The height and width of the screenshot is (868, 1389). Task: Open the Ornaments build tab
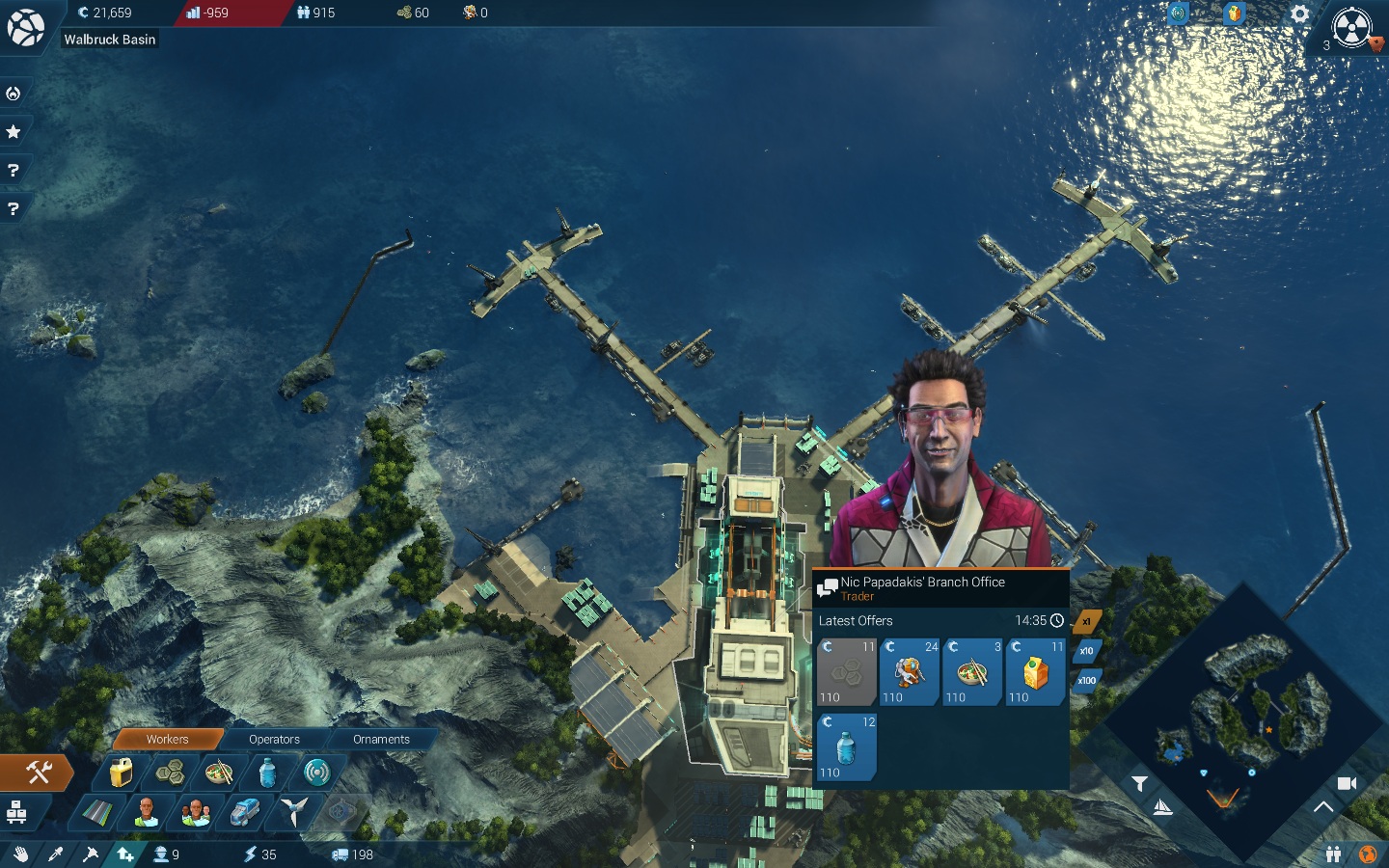coord(381,740)
